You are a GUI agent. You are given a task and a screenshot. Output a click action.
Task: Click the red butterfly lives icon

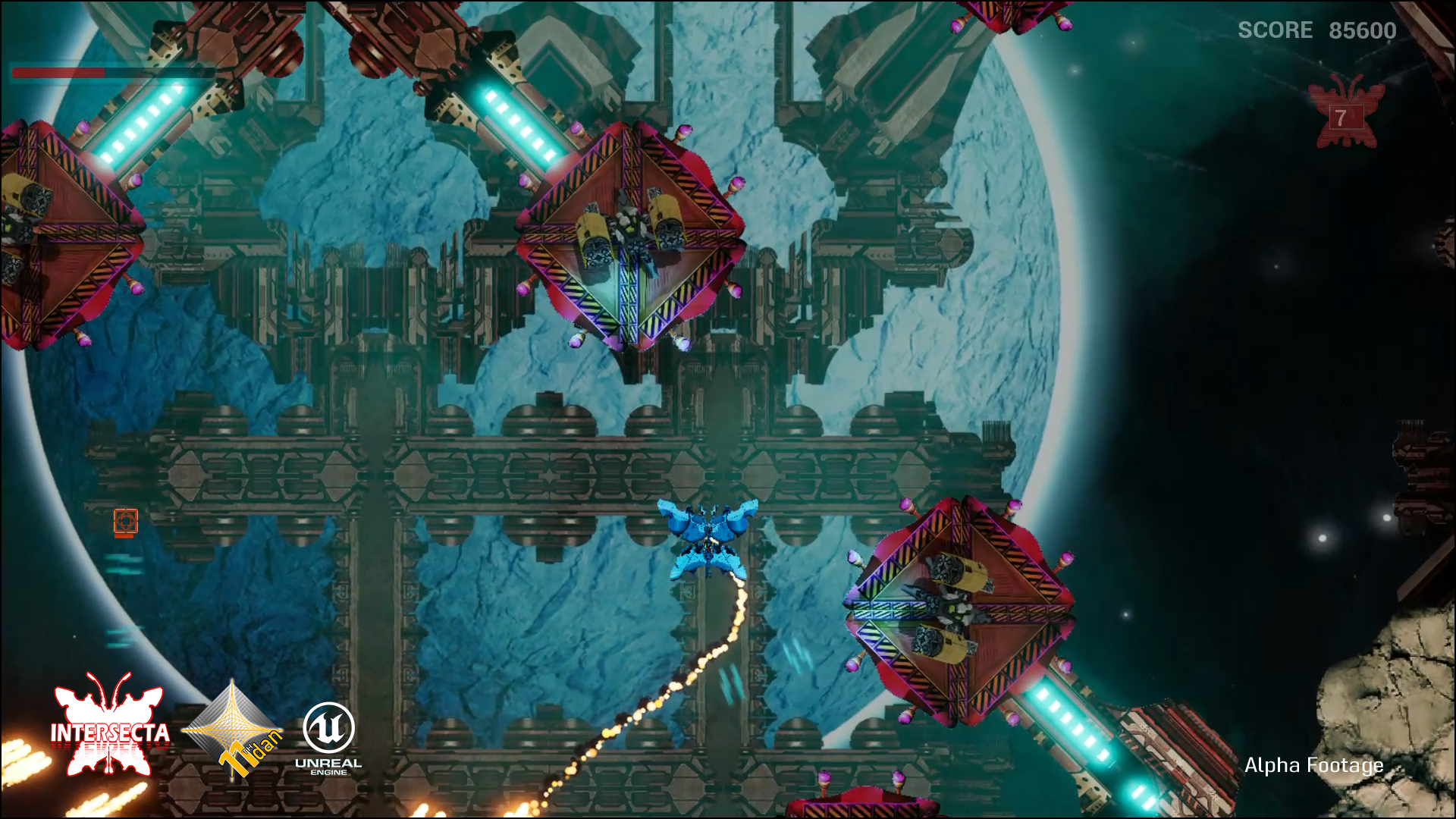(x=1342, y=114)
